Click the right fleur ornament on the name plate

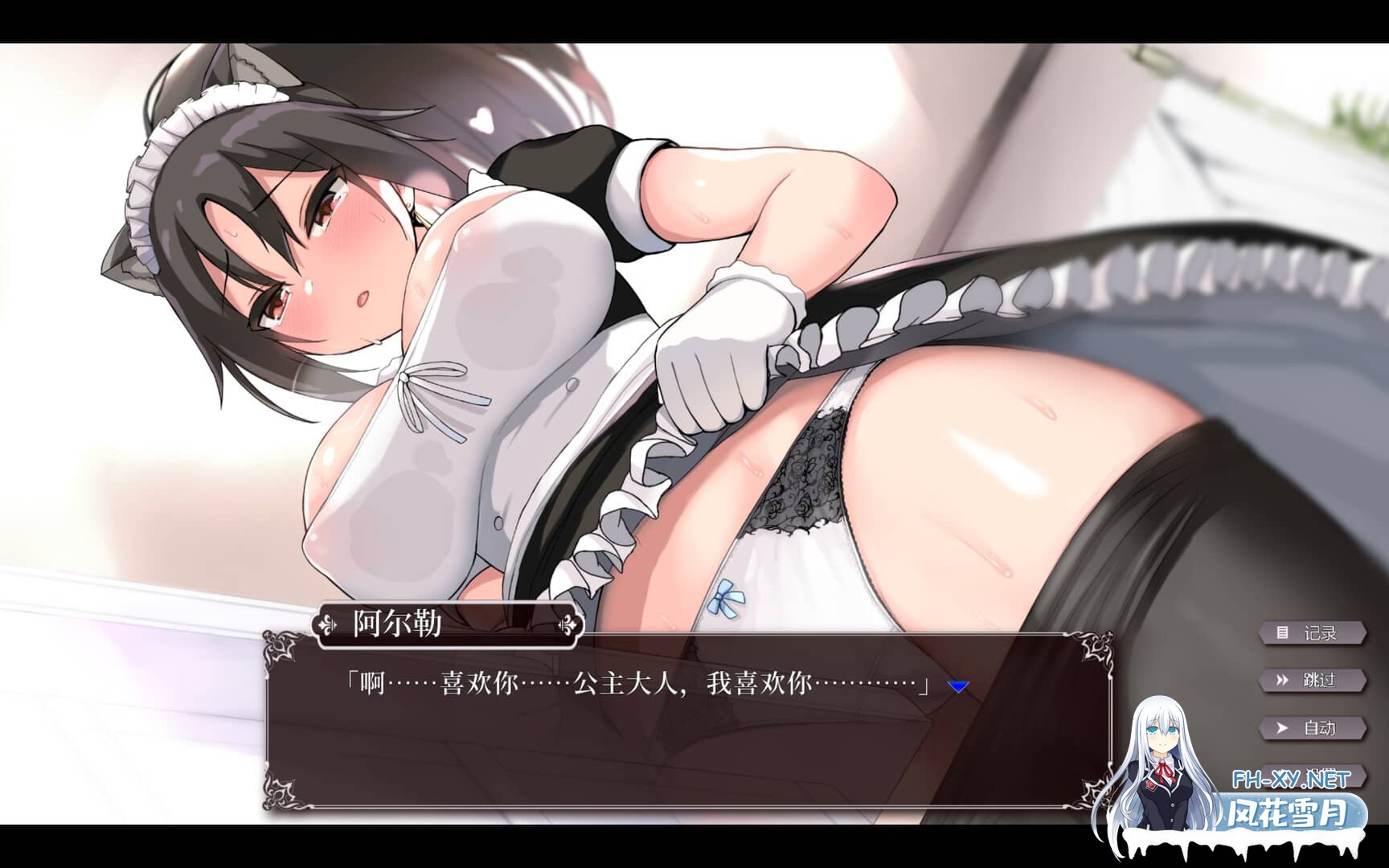click(567, 624)
